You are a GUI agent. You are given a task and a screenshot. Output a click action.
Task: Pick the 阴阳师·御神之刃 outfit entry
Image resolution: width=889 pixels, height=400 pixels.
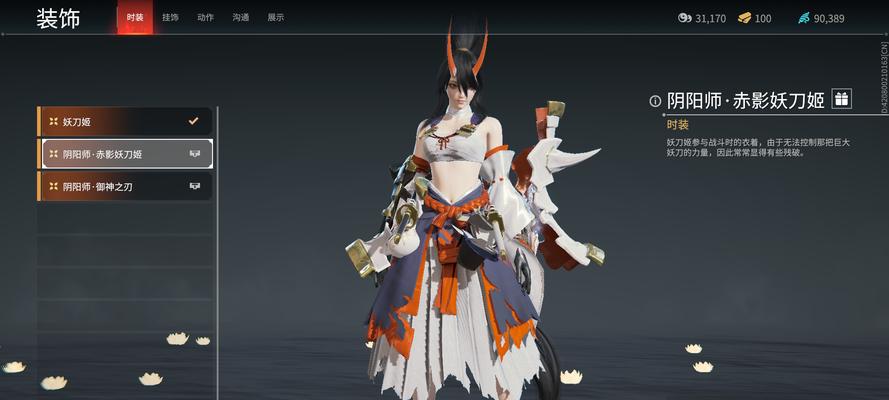(125, 186)
